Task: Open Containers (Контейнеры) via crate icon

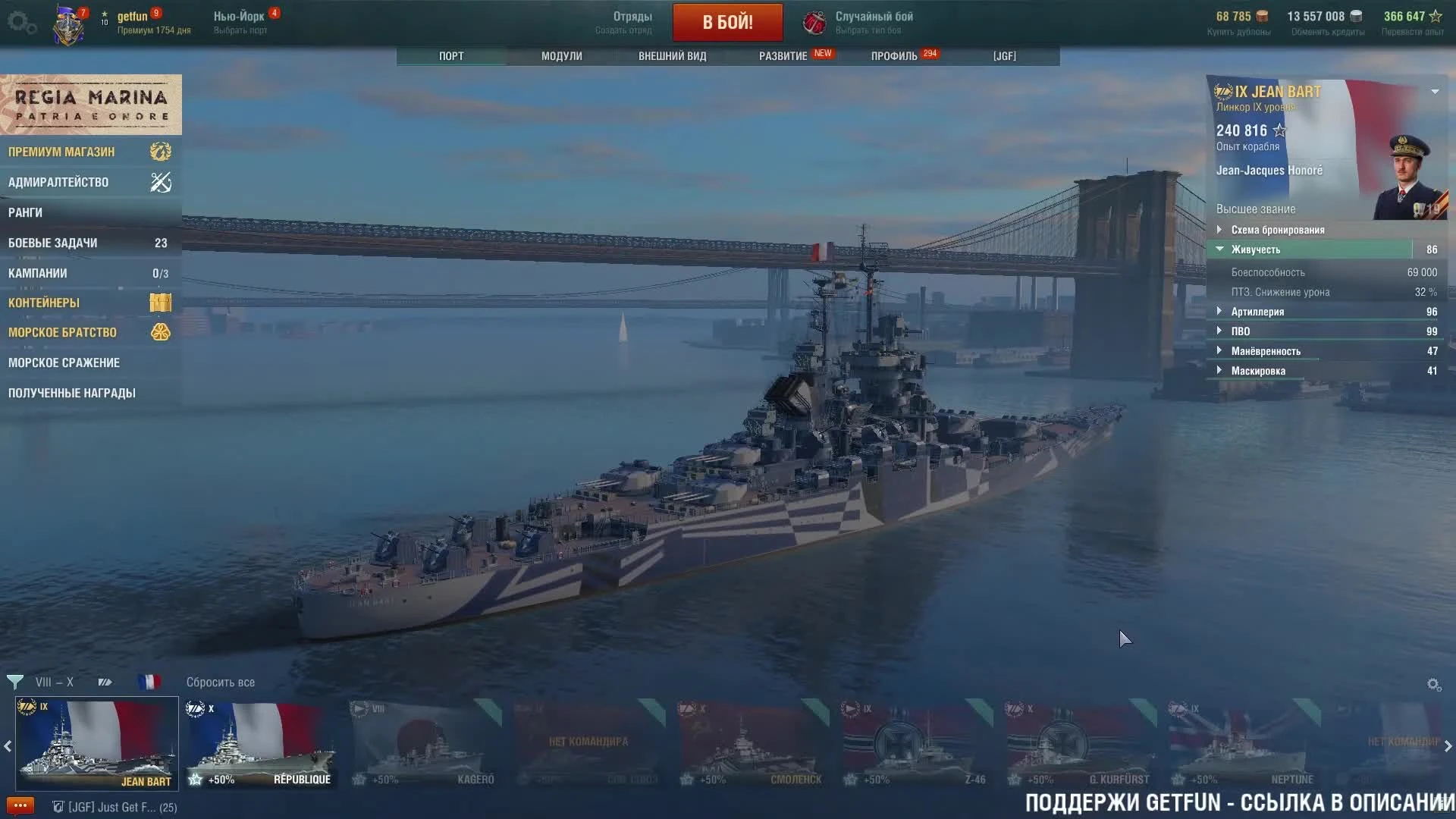Action: pyautogui.click(x=161, y=302)
